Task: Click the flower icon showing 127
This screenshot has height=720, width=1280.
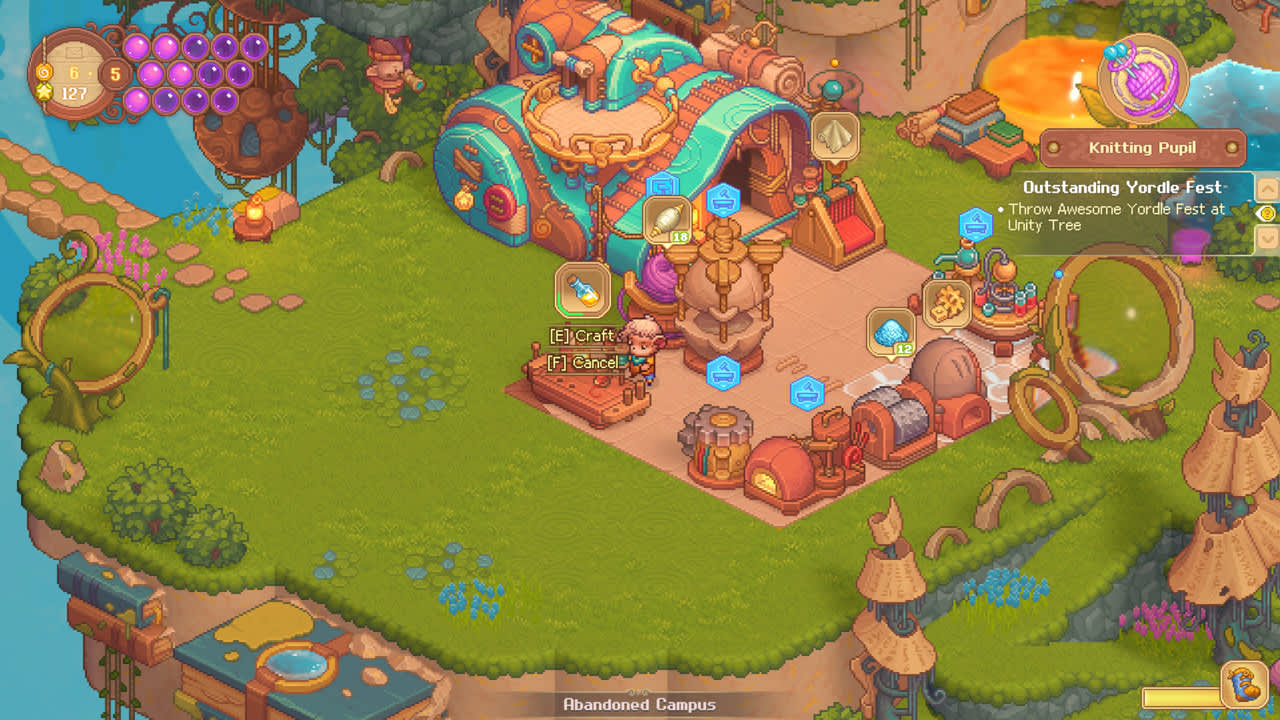Action: [44, 91]
